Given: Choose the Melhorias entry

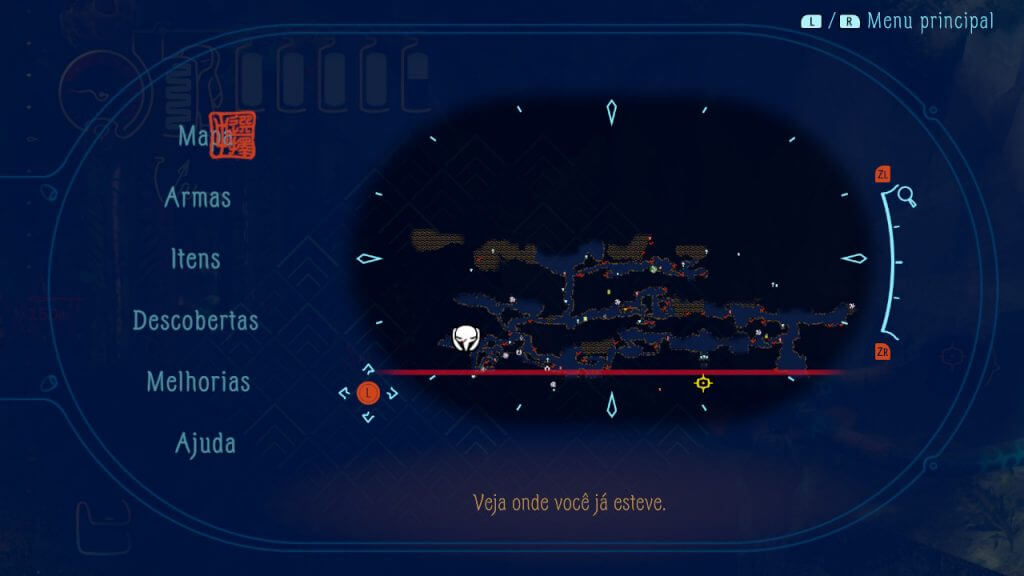Looking at the screenshot, I should pyautogui.click(x=198, y=382).
